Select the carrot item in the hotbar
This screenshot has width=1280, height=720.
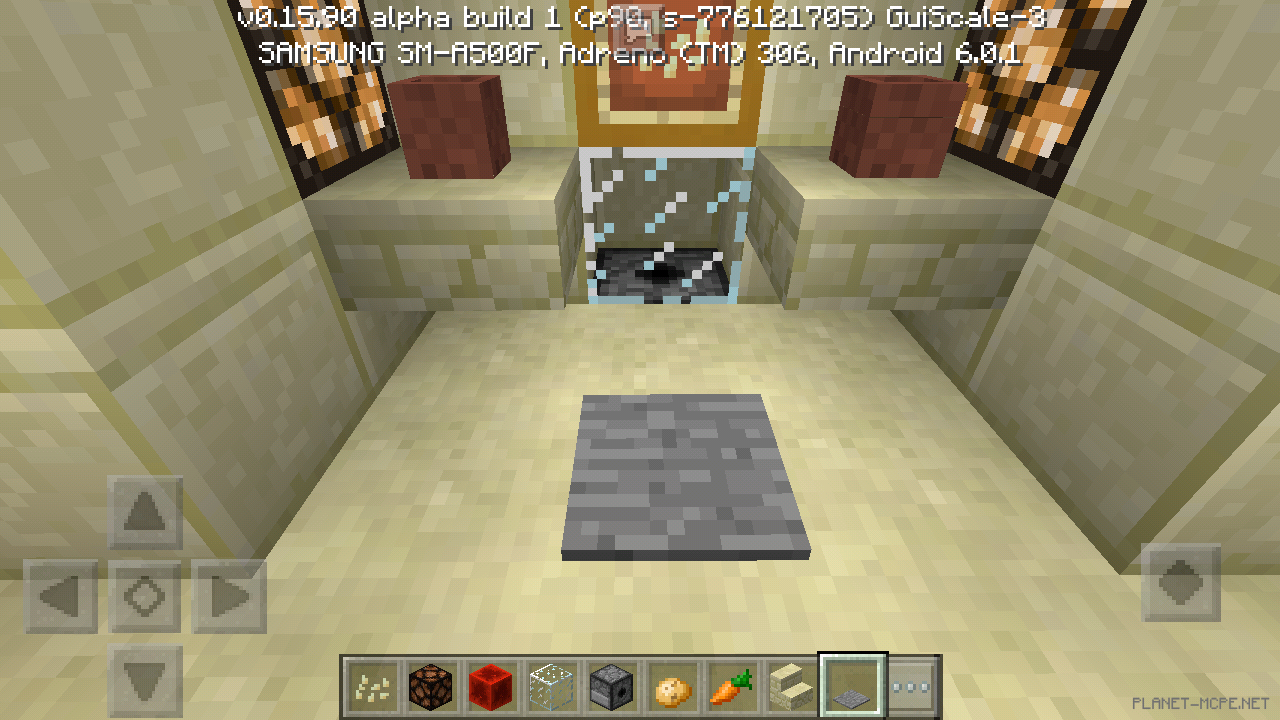click(731, 685)
